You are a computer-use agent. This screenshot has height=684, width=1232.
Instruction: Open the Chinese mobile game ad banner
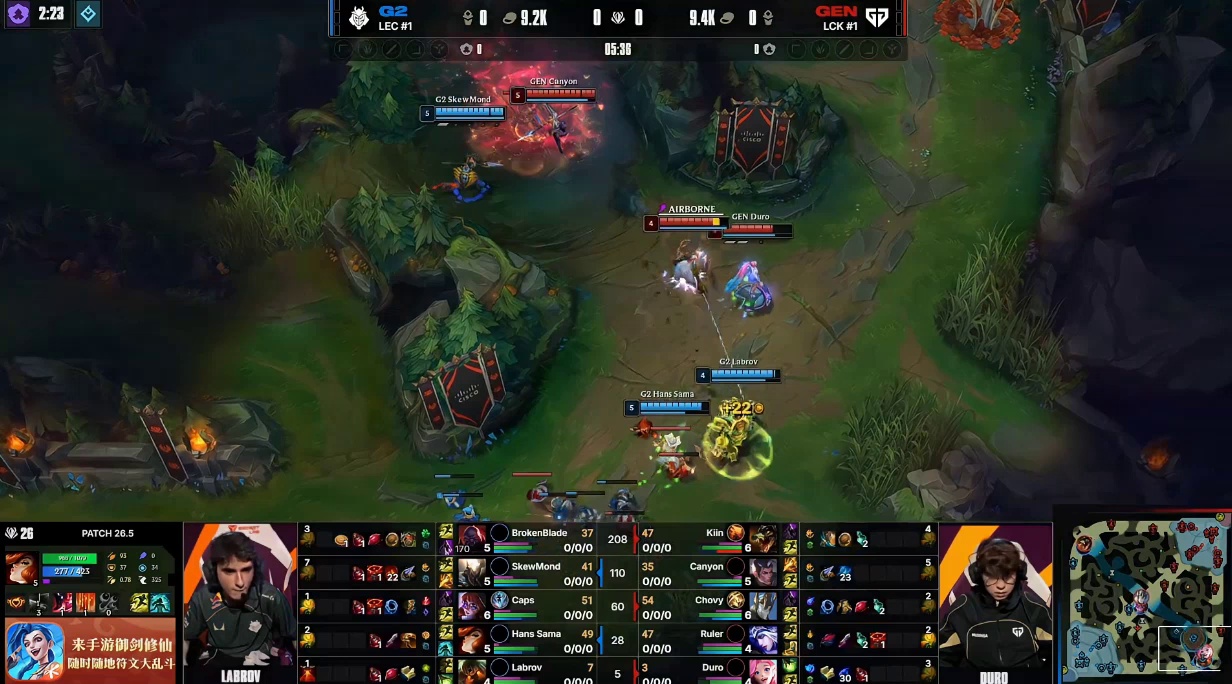point(90,651)
